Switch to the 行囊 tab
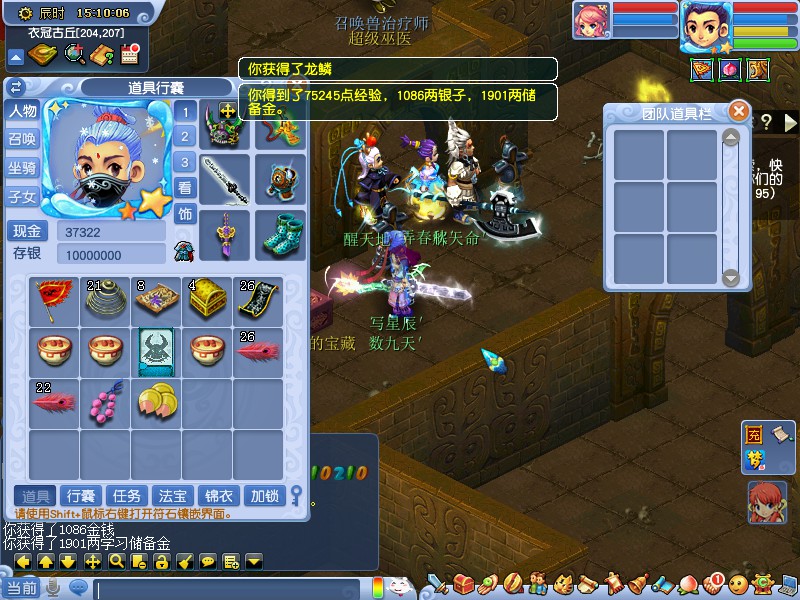The height and width of the screenshot is (600, 800). pos(80,496)
